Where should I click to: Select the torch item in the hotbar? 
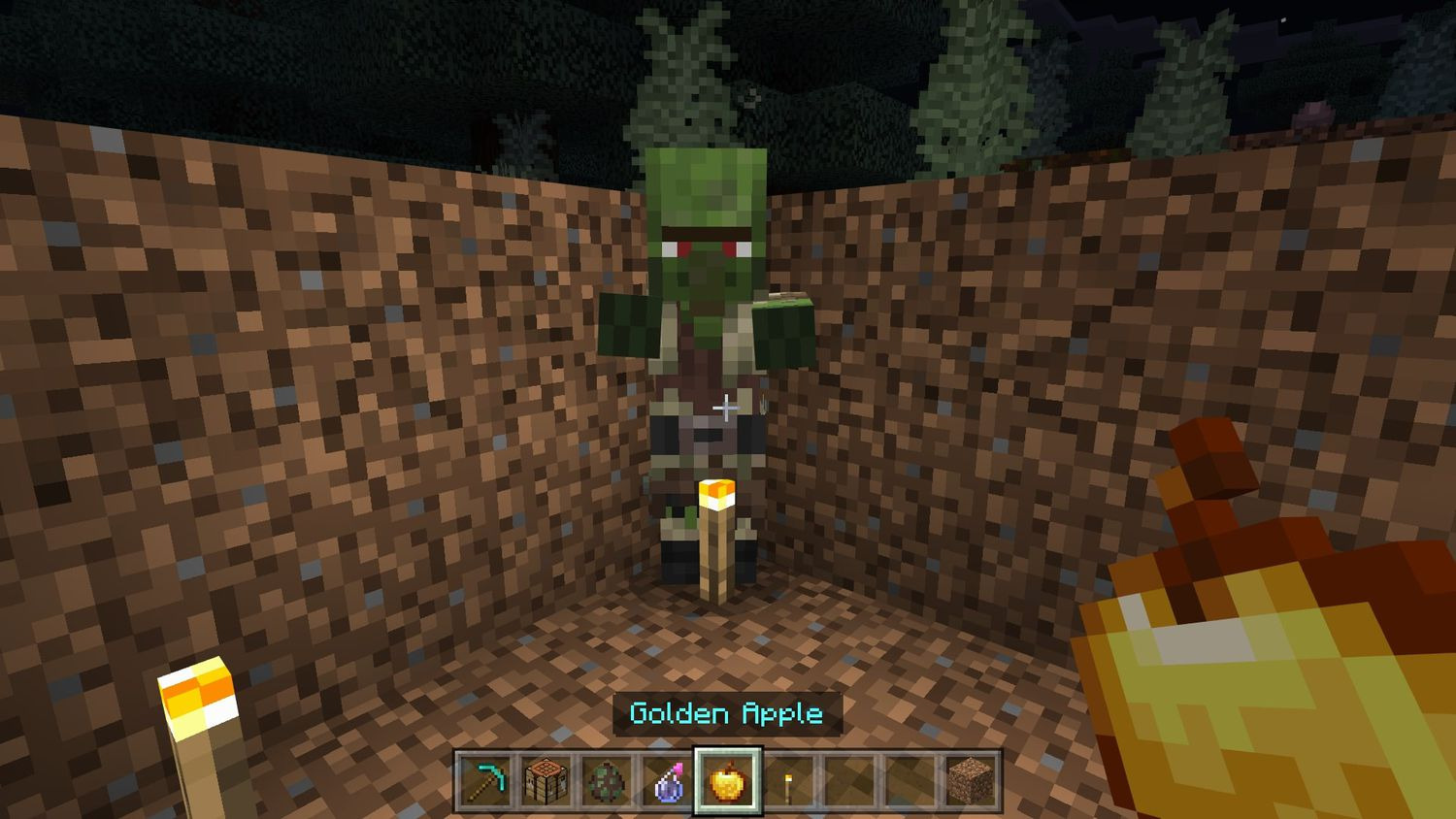pyautogui.click(x=786, y=784)
